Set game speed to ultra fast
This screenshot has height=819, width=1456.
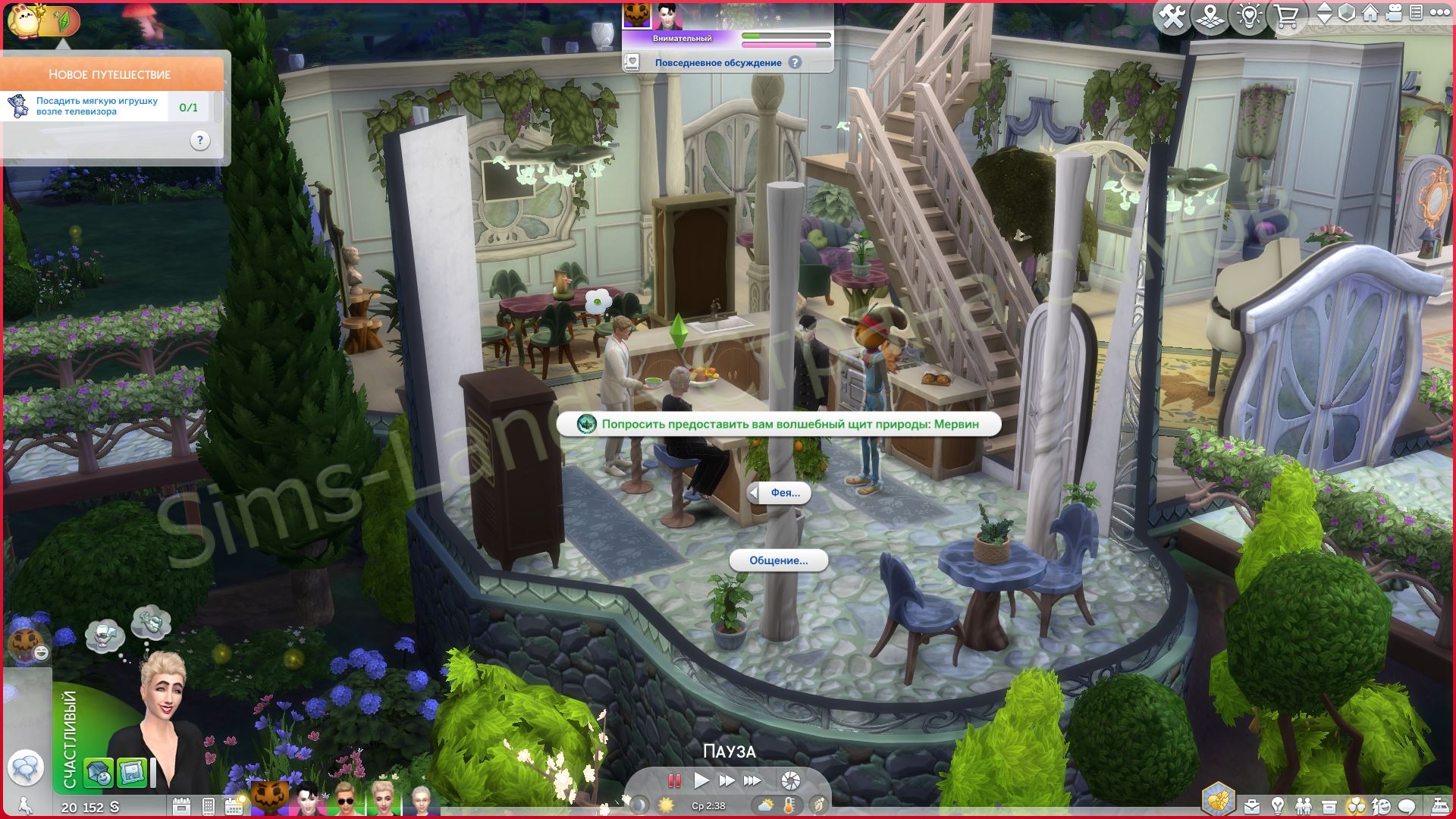(x=752, y=780)
